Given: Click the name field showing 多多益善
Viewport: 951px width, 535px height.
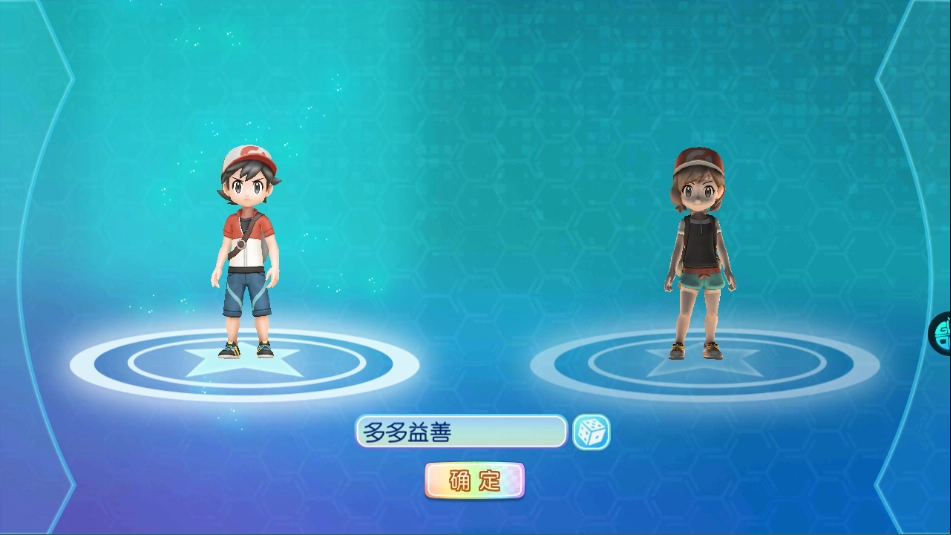Looking at the screenshot, I should (461, 432).
